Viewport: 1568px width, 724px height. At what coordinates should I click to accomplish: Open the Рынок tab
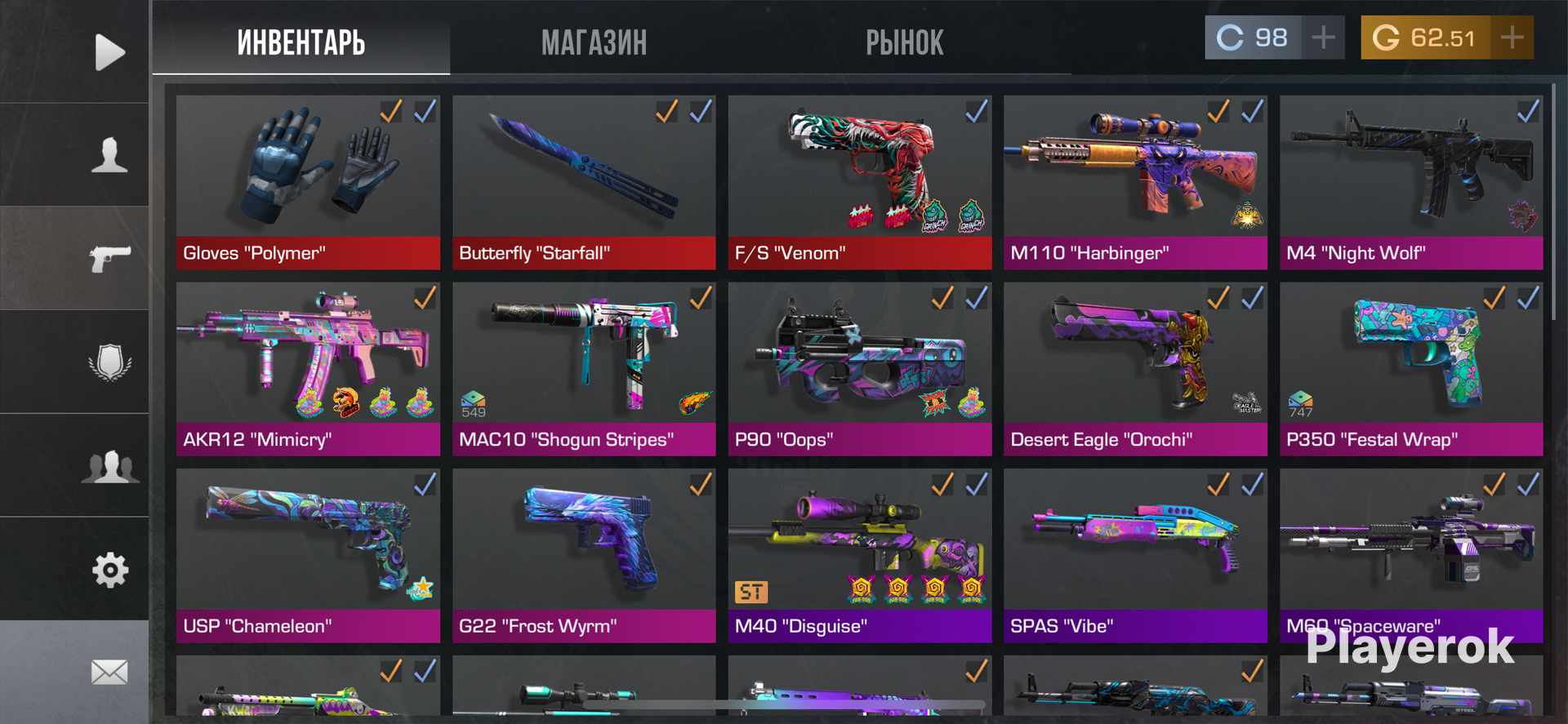[904, 42]
